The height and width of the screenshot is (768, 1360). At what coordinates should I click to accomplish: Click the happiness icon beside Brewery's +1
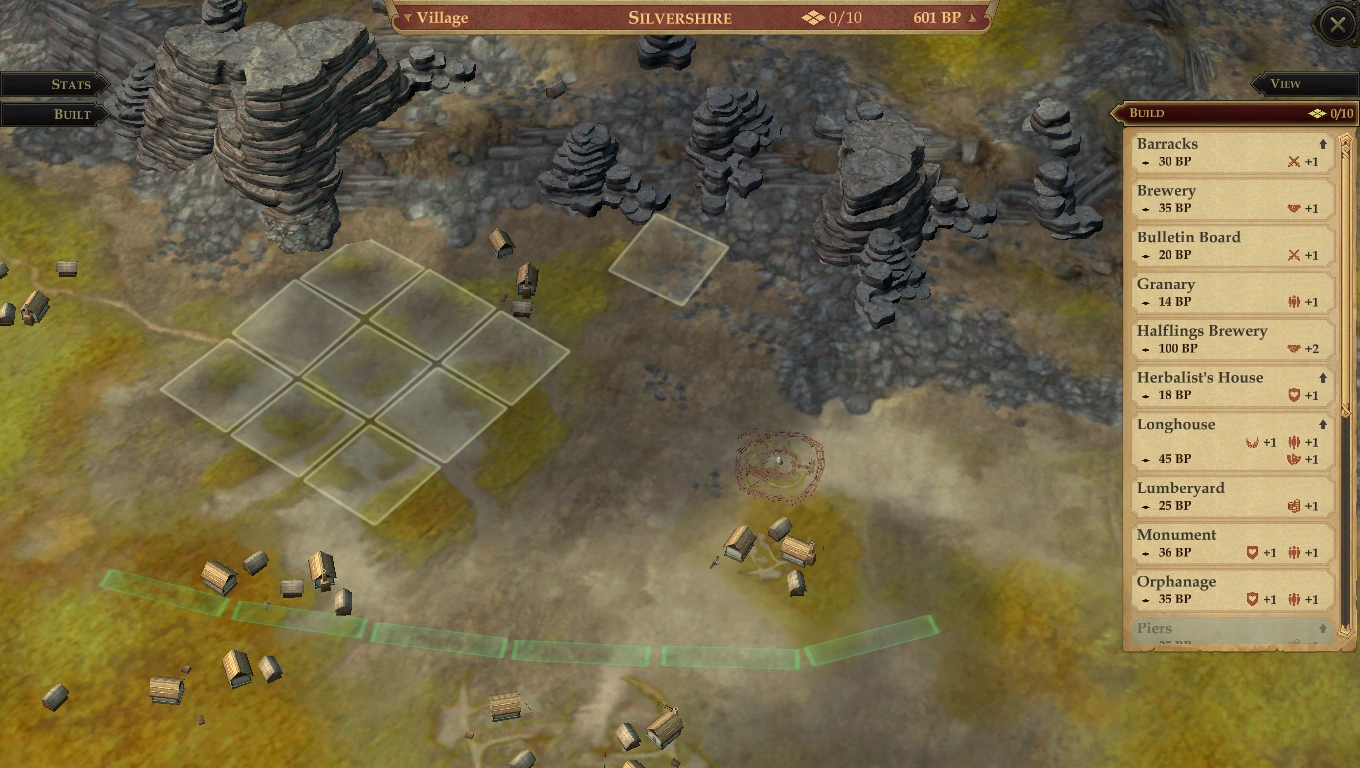1294,208
